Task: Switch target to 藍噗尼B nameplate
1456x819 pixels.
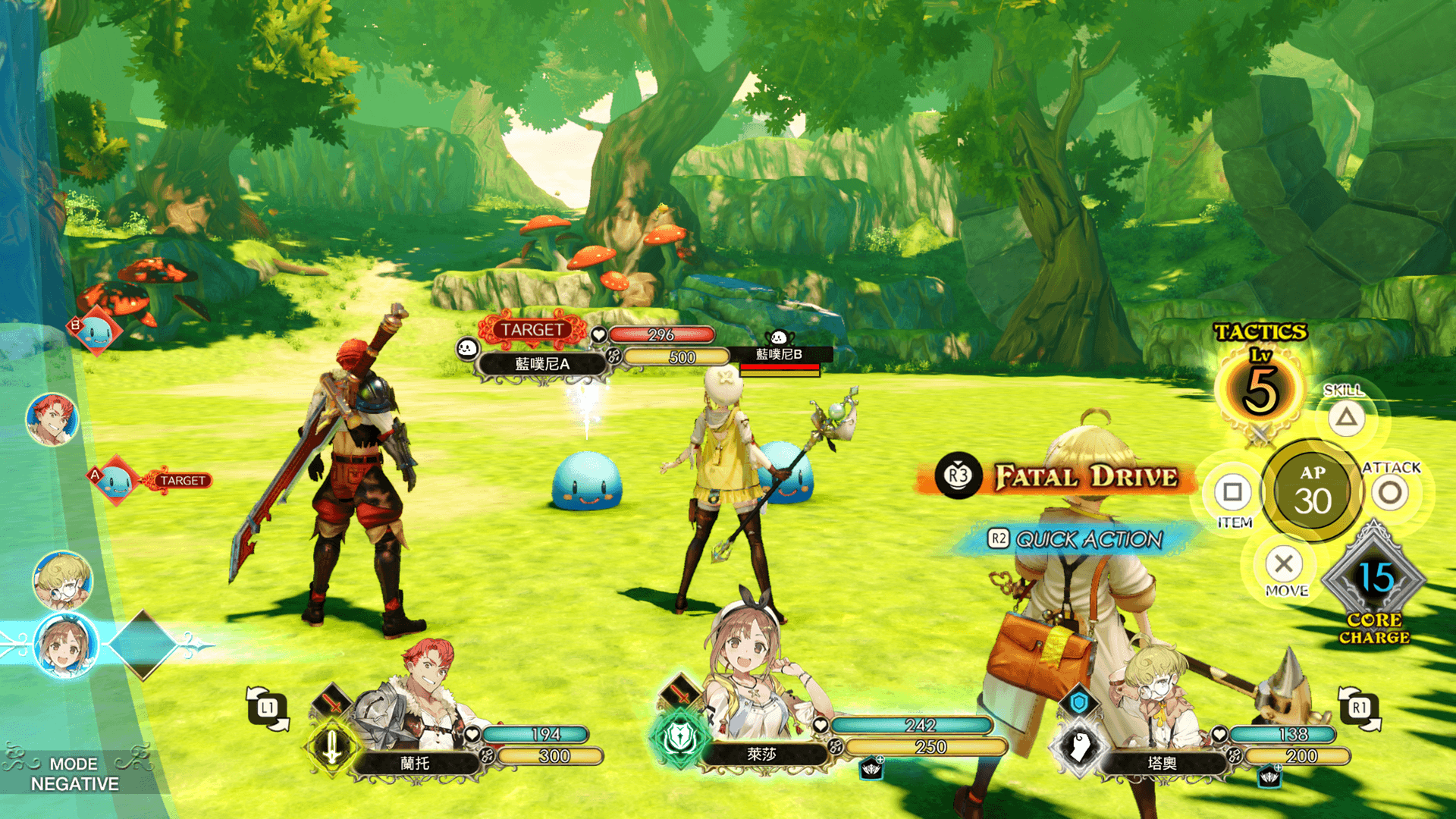Action: pyautogui.click(x=779, y=355)
